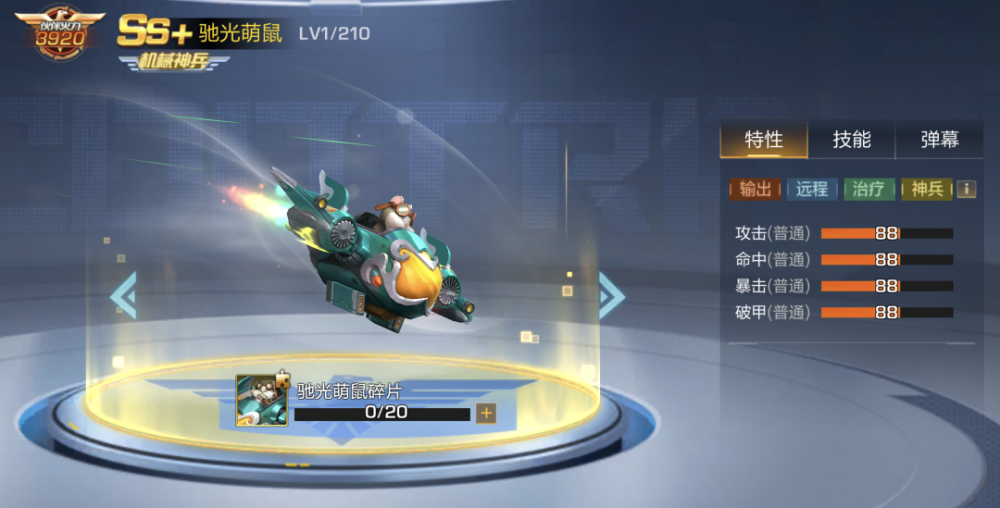Tap the plus button to get fragments
1000x508 pixels.
pos(486,413)
